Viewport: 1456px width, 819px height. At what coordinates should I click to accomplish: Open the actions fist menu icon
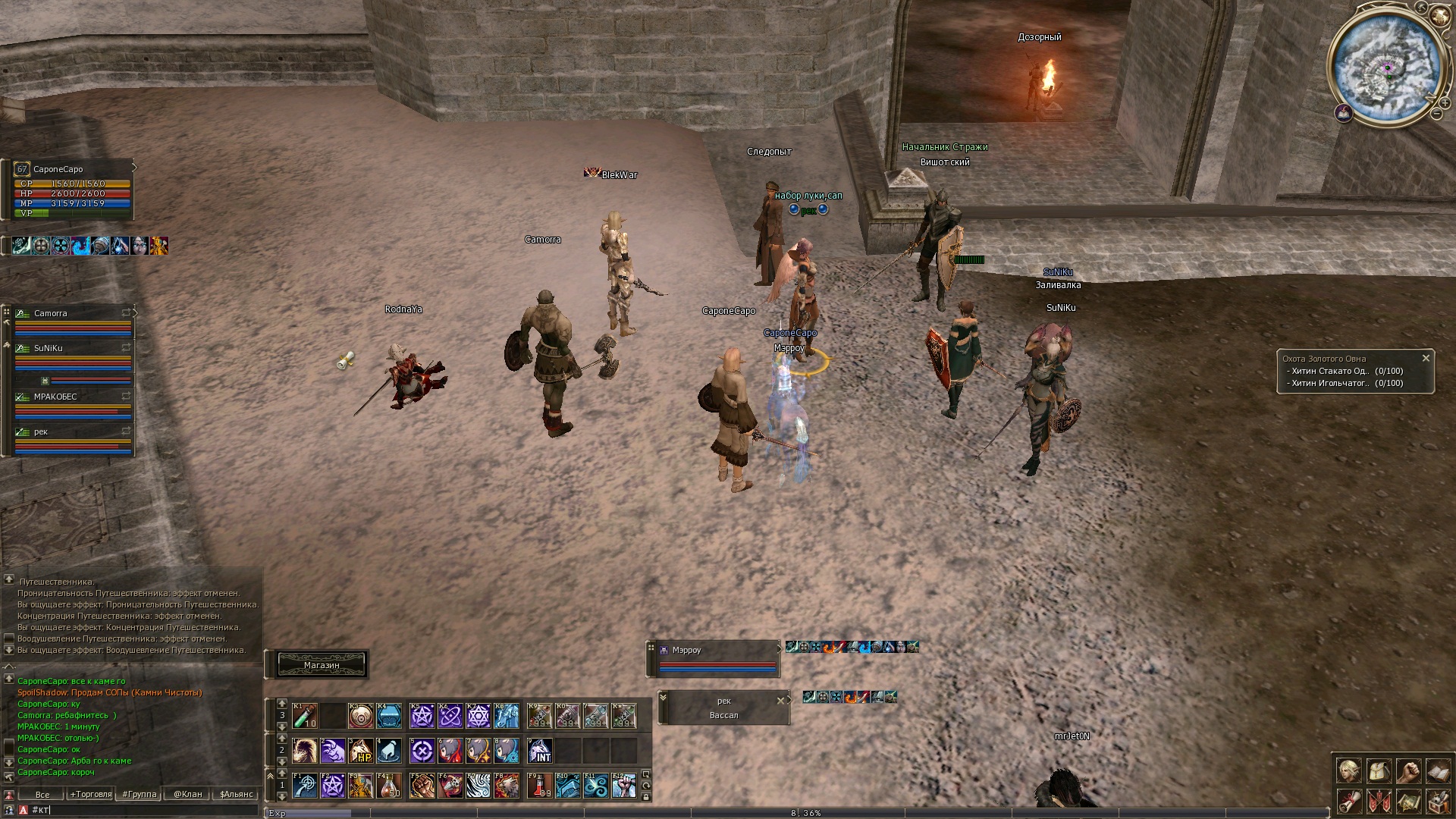coord(1408,771)
